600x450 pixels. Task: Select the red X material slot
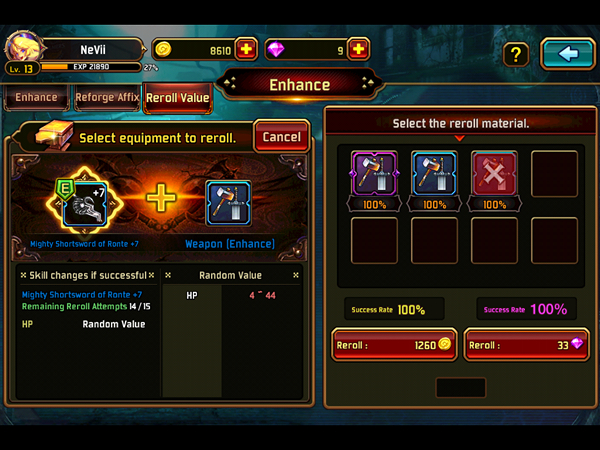(494, 174)
